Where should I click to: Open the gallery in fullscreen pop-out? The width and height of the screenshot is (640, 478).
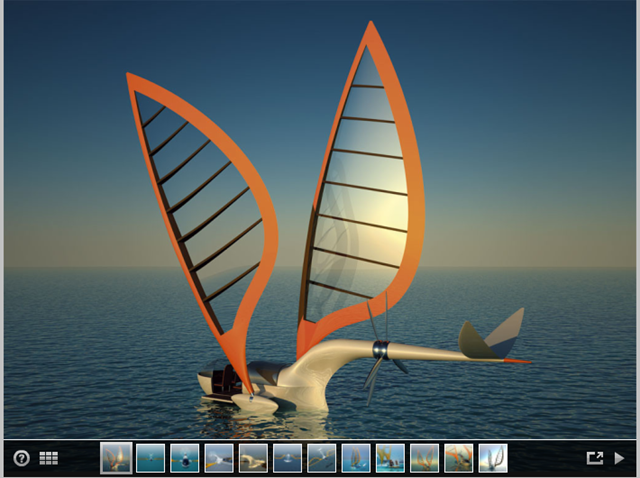(x=595, y=458)
